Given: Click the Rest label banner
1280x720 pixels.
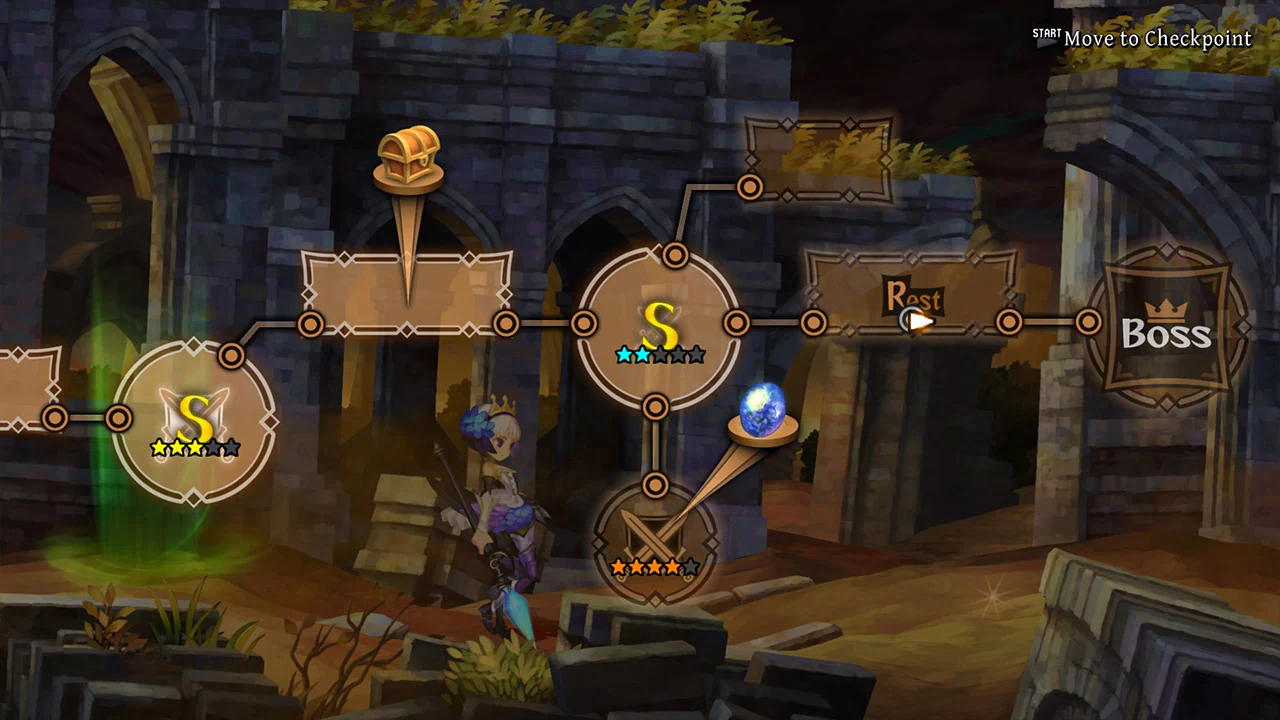Looking at the screenshot, I should [914, 298].
